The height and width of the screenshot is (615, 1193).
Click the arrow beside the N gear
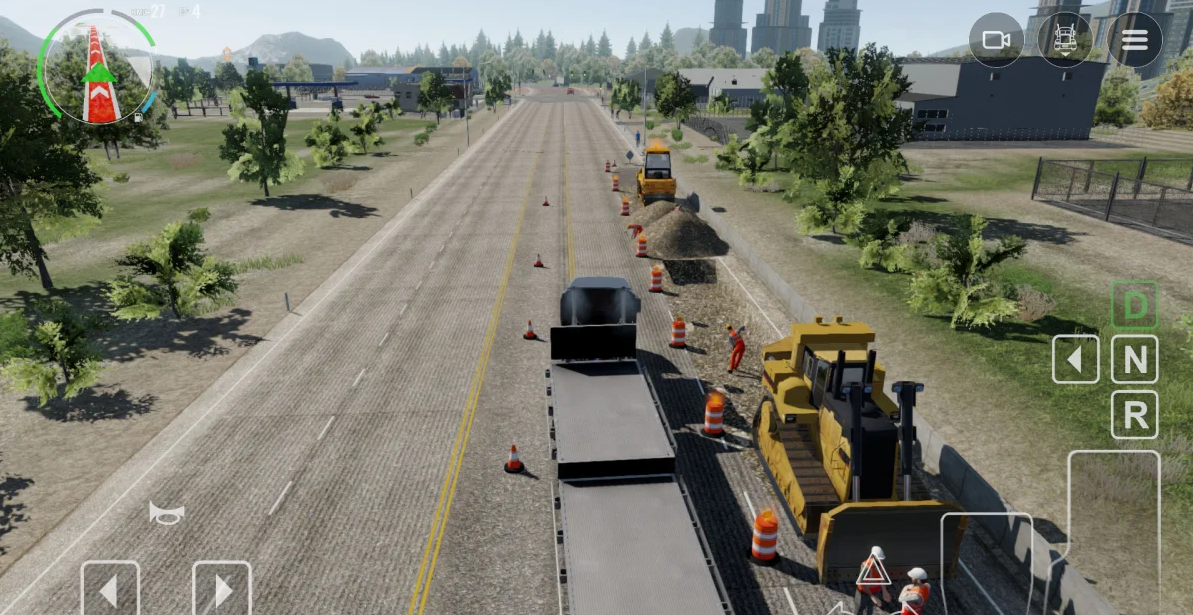pos(1076,359)
